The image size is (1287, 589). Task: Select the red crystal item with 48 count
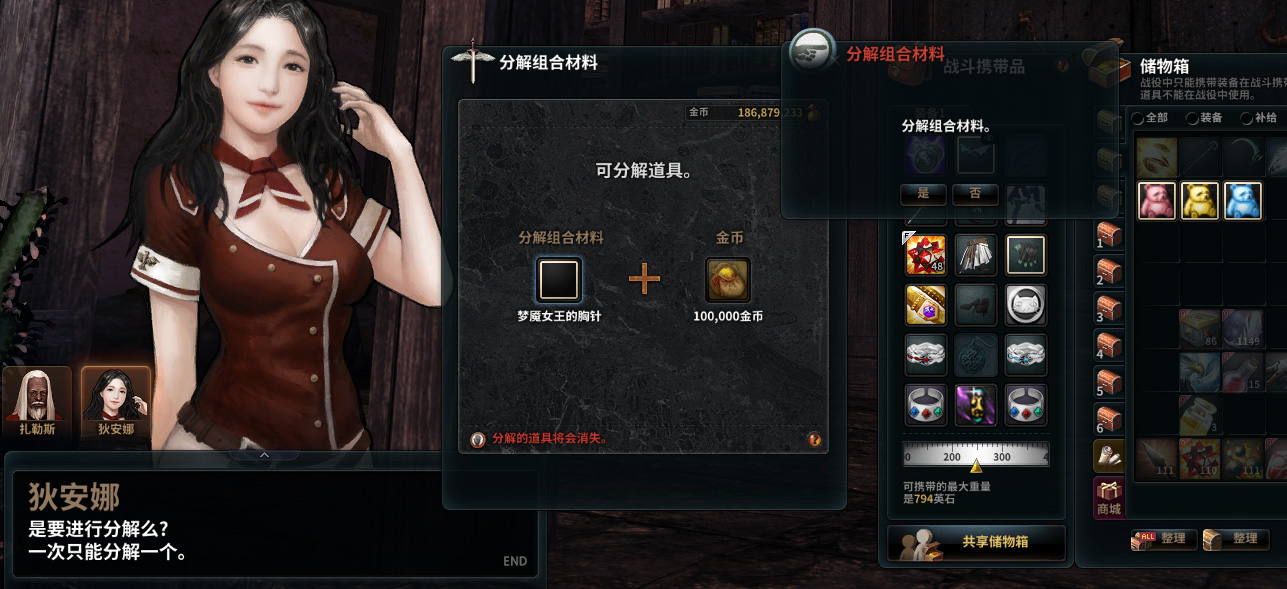pyautogui.click(x=925, y=255)
